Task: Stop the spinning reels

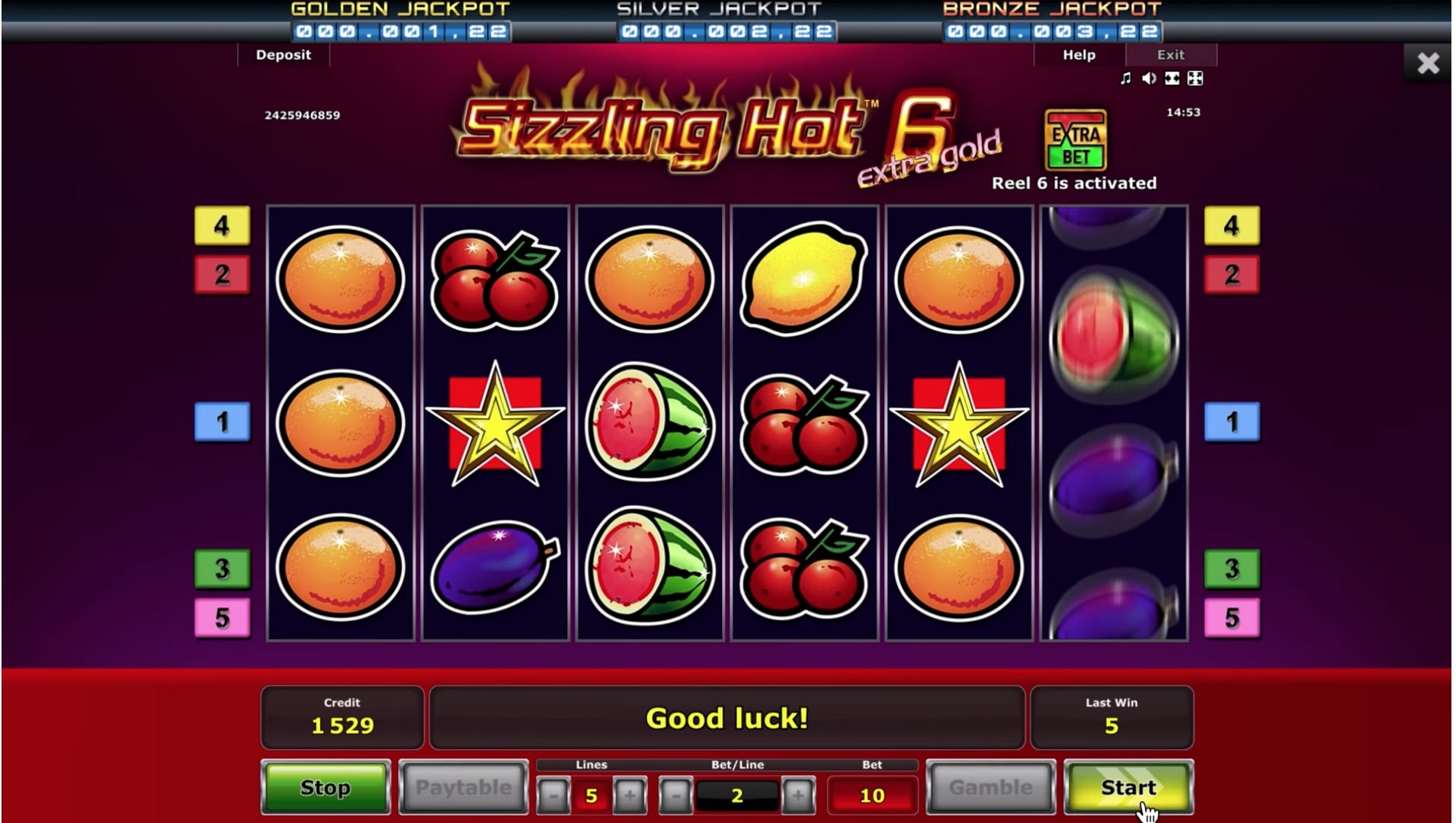Action: point(326,787)
